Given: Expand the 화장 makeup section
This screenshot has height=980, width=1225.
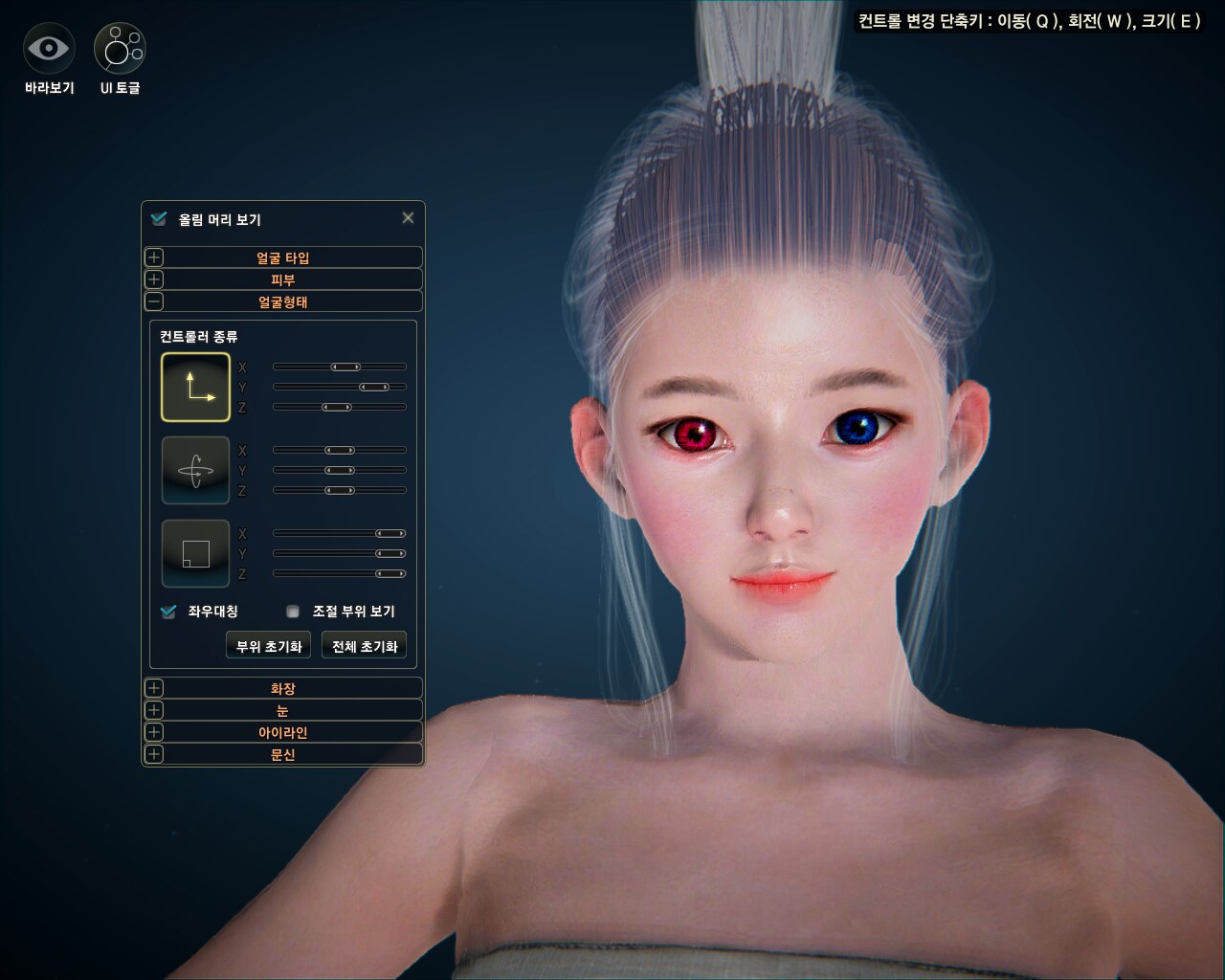Looking at the screenshot, I should (x=154, y=688).
